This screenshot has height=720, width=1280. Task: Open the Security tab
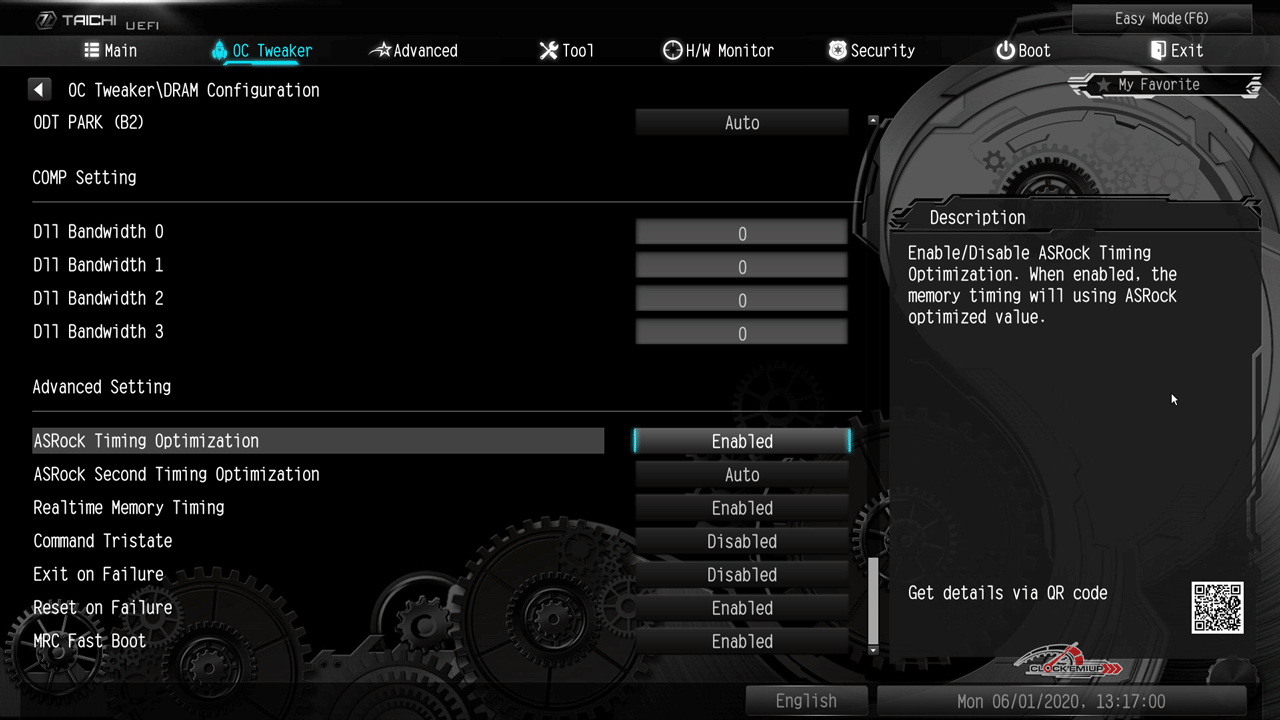(x=871, y=51)
